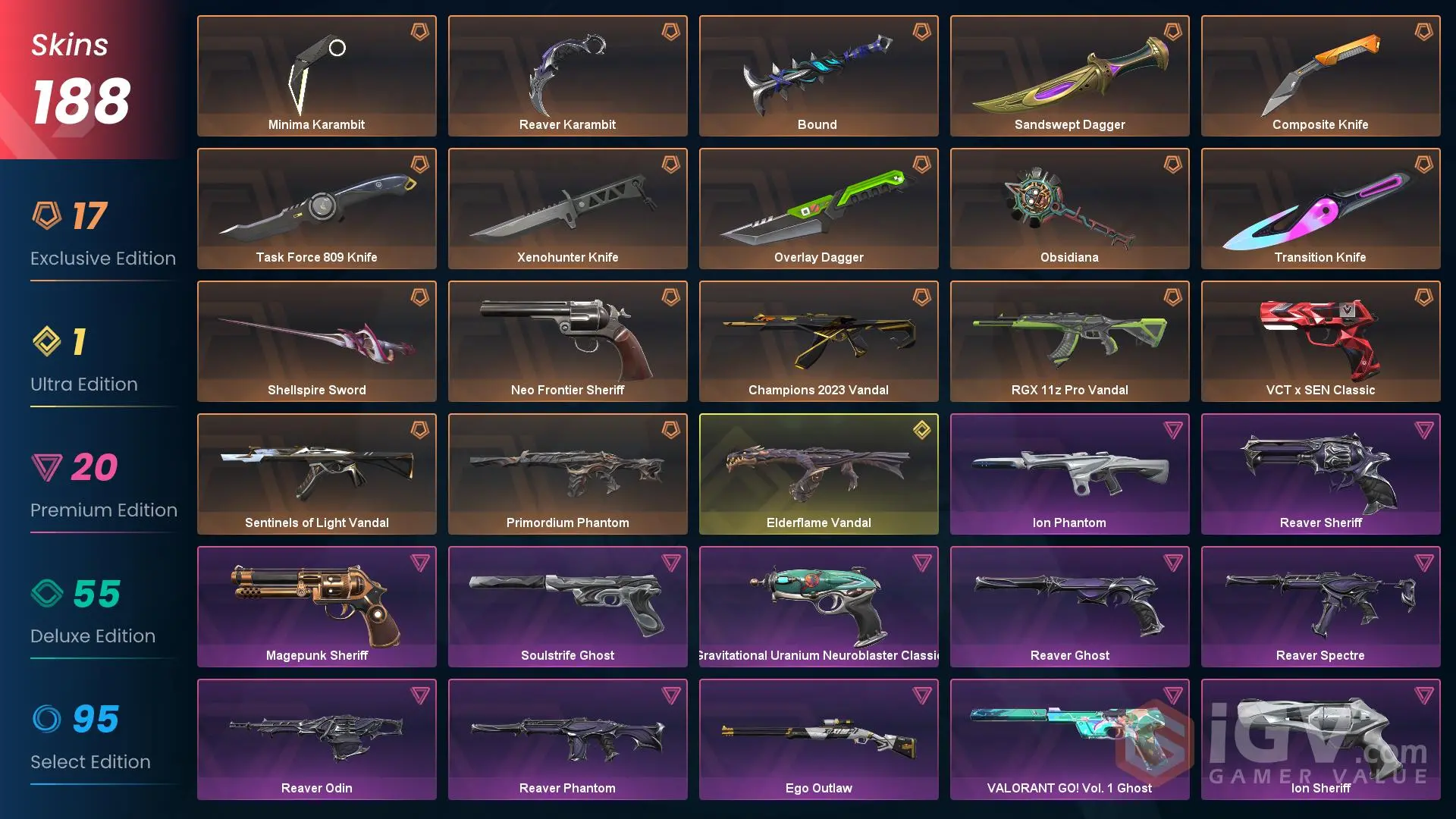Select the Task Force 809 Knife card
The height and width of the screenshot is (819, 1456).
click(316, 209)
